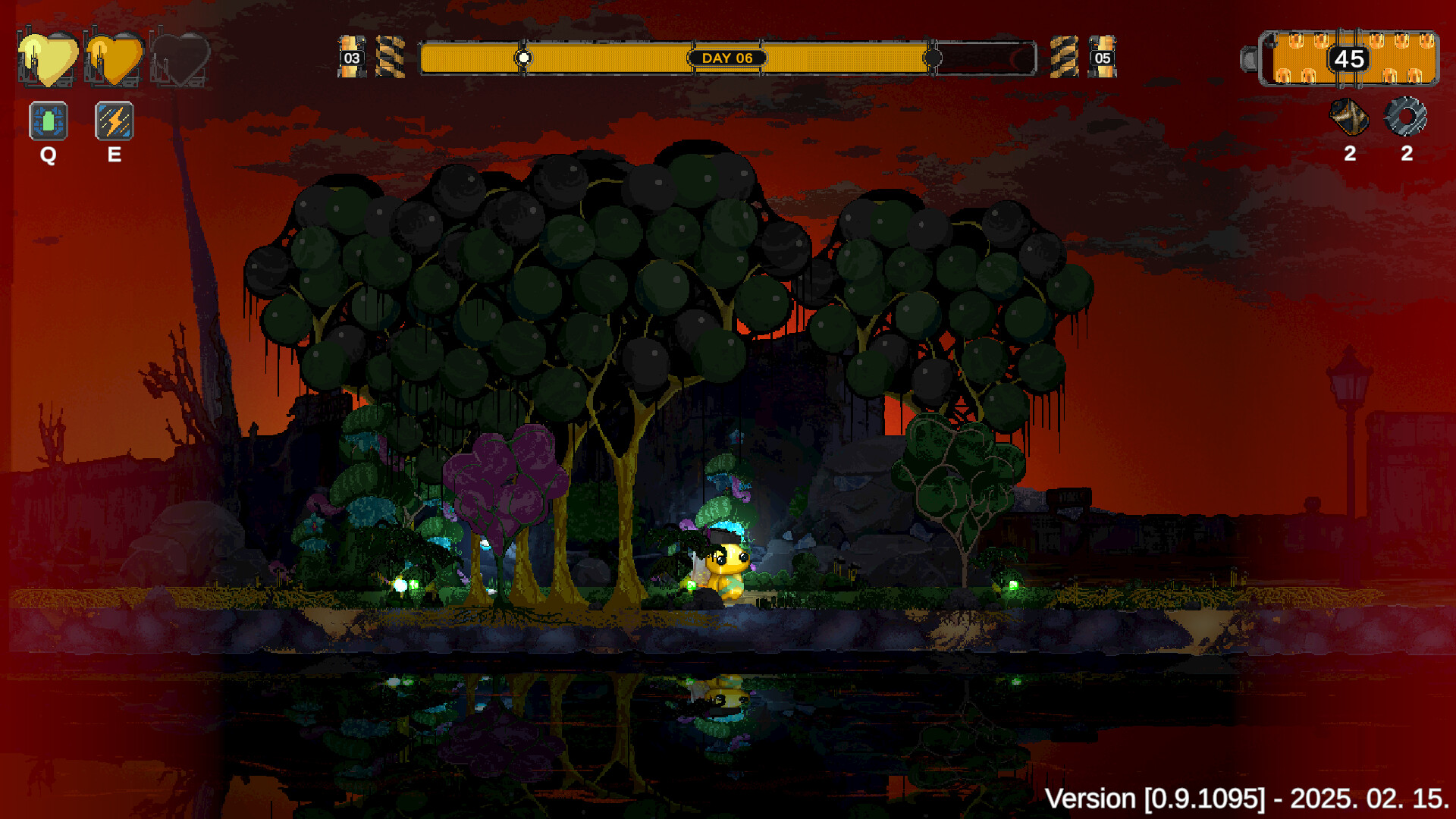Image resolution: width=1456 pixels, height=819 pixels.
Task: Click the yellow bee character on the ground
Action: [x=726, y=570]
